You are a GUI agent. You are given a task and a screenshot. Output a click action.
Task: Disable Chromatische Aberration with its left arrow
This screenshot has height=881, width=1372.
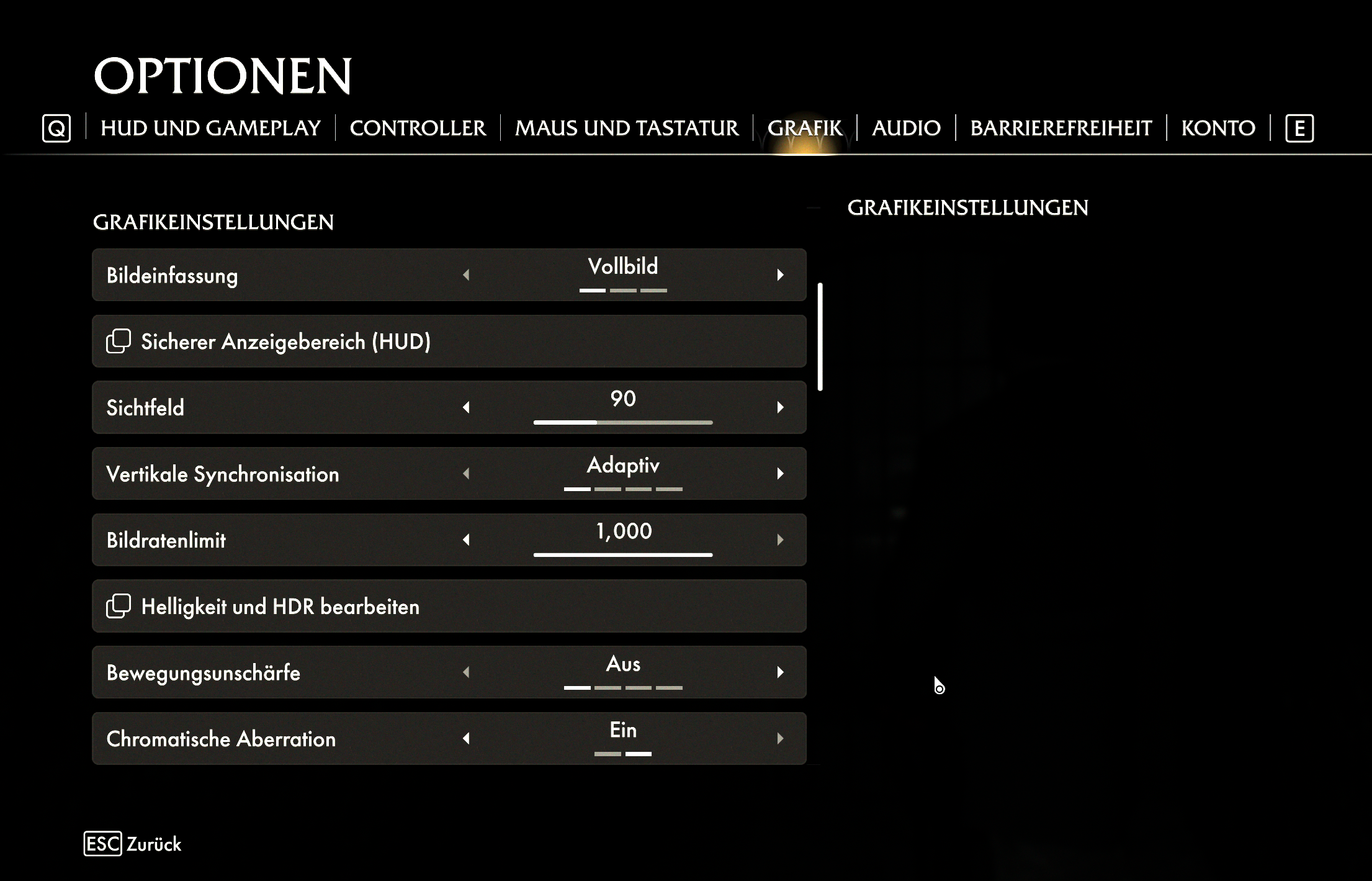[467, 738]
